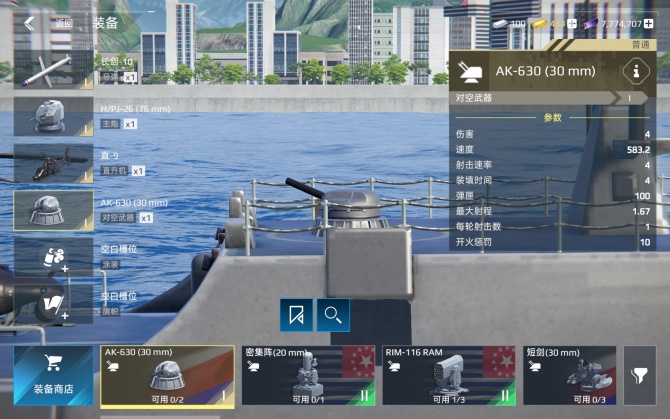Add gold with the plus button
The image size is (670, 419).
pos(572,23)
